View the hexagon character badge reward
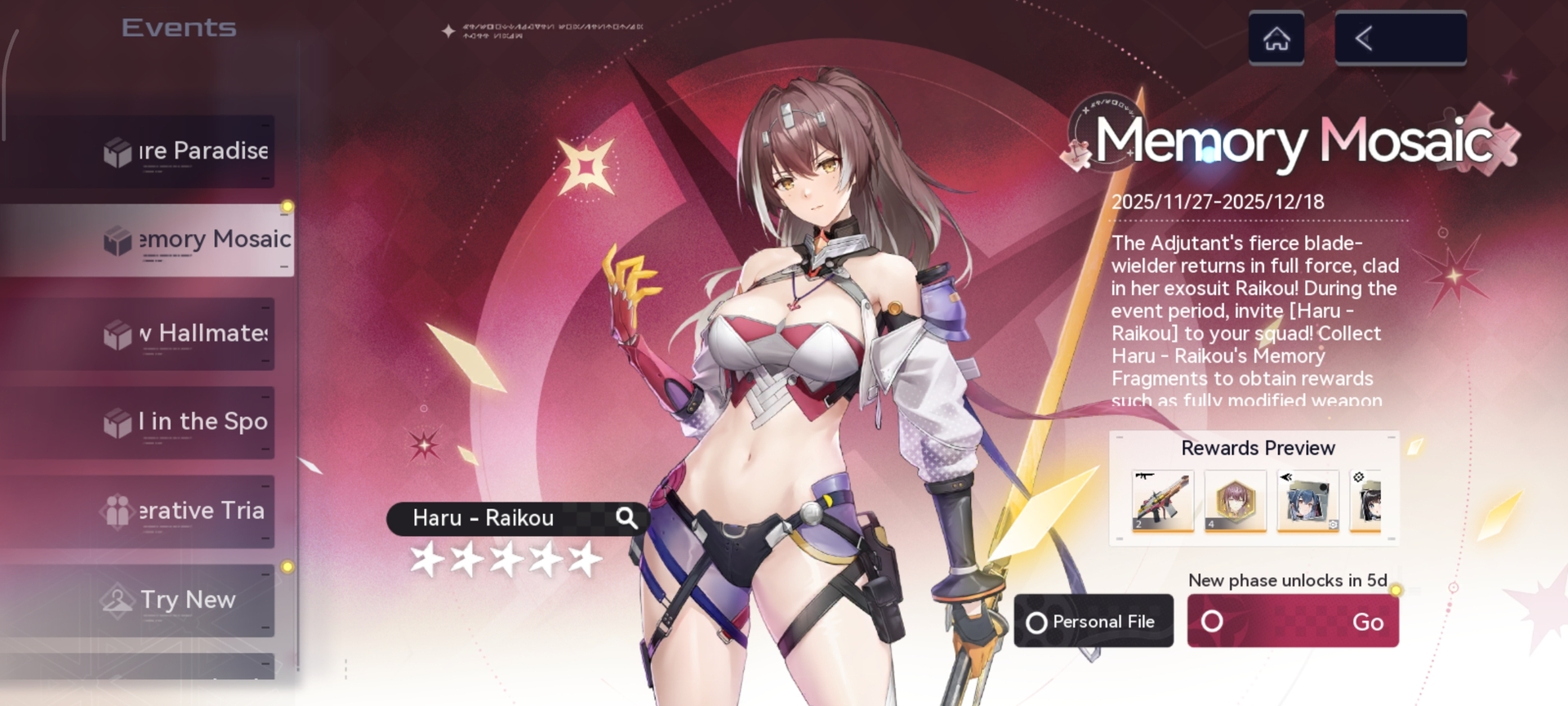 tap(1235, 501)
